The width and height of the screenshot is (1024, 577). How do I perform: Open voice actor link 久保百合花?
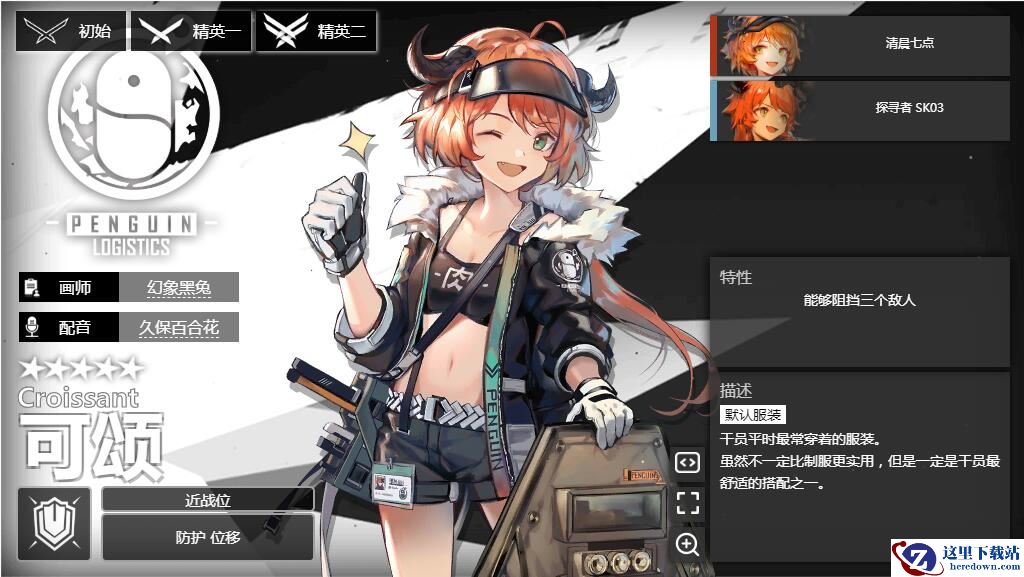click(179, 327)
